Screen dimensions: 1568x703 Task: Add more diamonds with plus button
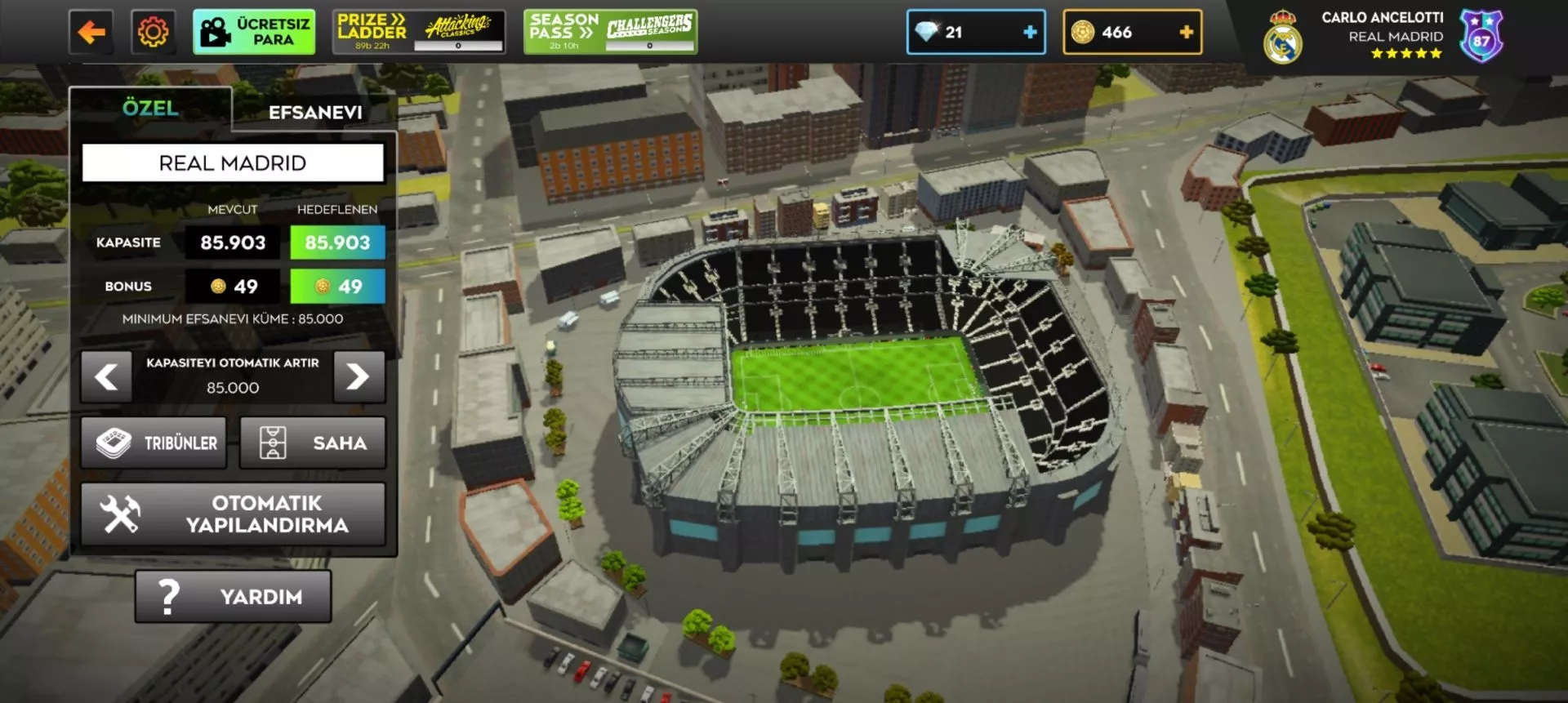(1030, 33)
